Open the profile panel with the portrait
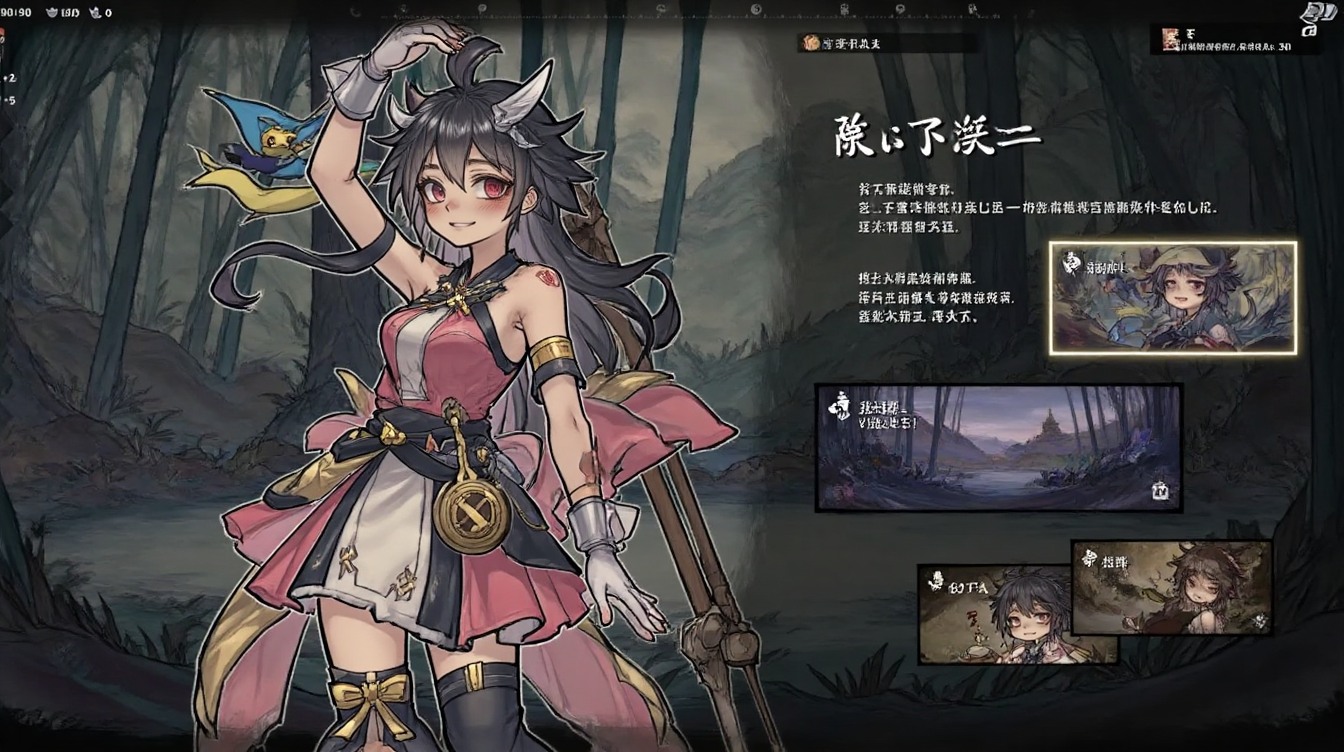Screen dimensions: 1344x752 pyautogui.click(x=1234, y=39)
